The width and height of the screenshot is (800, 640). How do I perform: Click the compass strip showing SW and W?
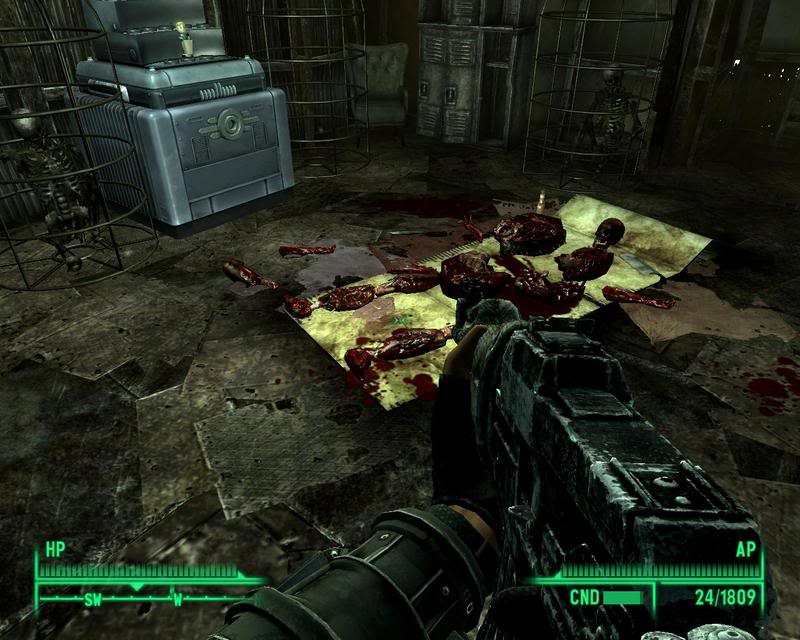point(140,600)
